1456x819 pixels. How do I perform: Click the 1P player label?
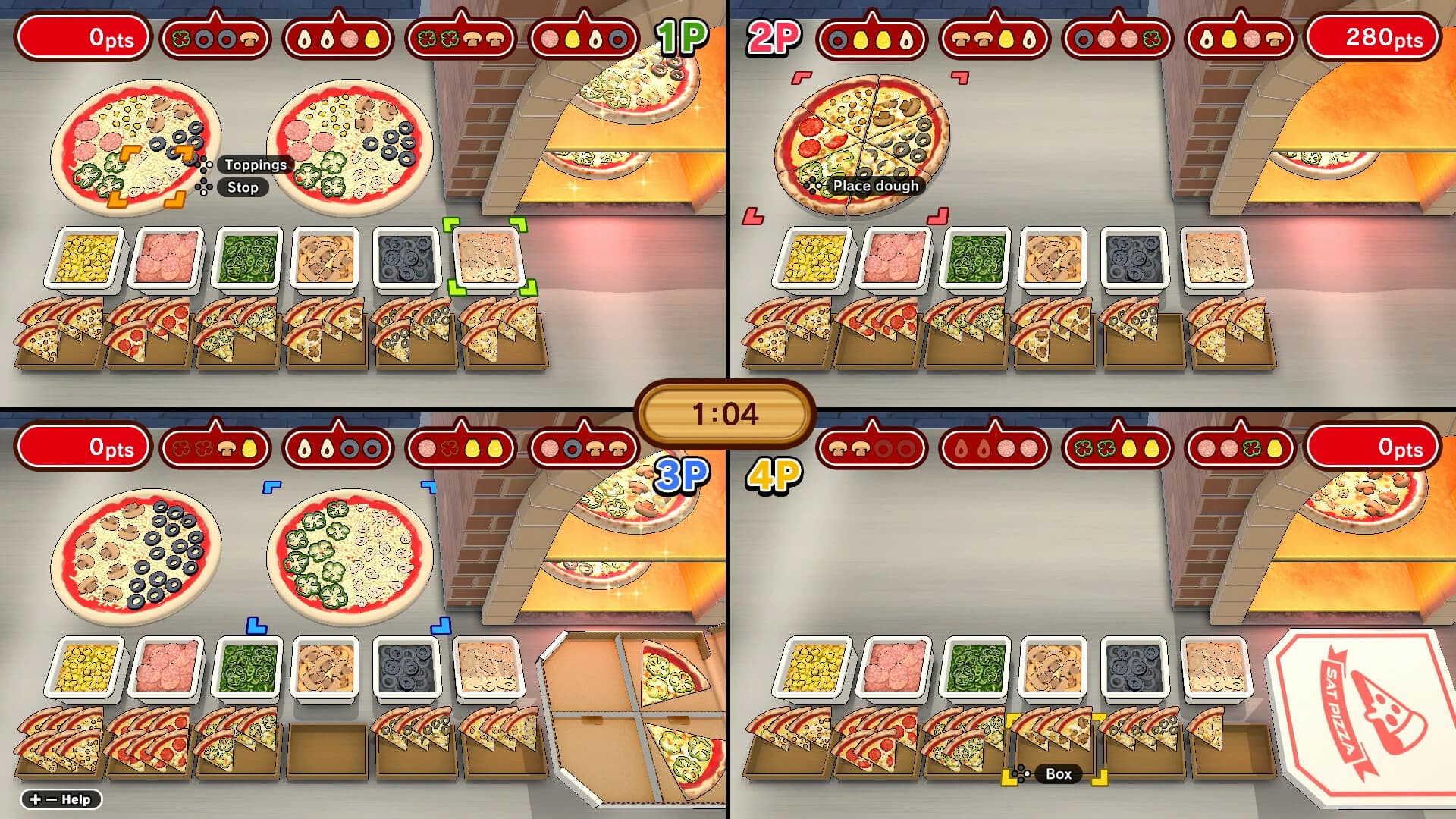[682, 33]
